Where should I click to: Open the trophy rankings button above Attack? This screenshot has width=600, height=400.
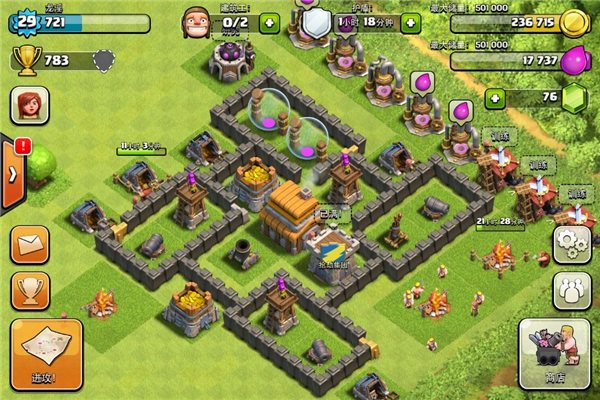[x=31, y=290]
